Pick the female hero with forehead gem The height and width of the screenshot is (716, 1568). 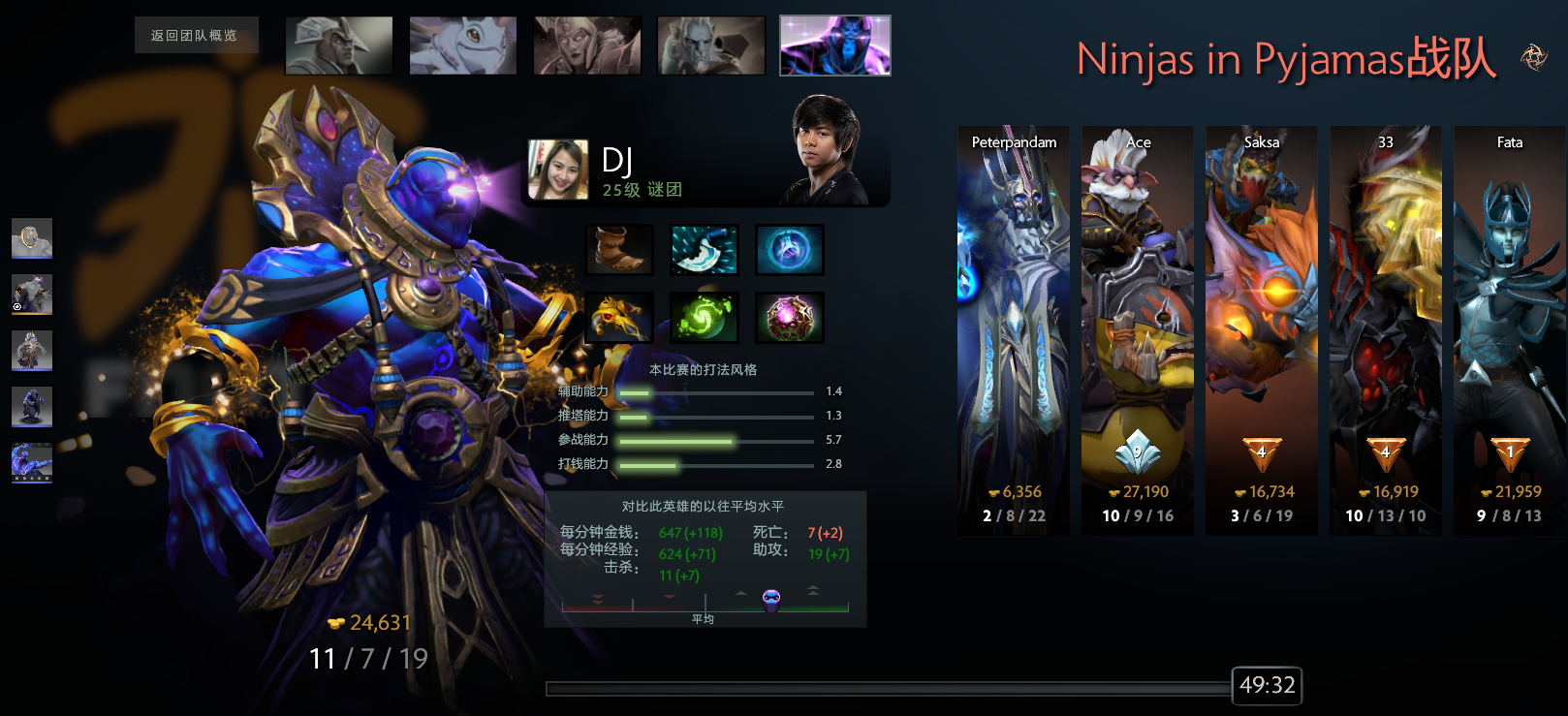pos(587,46)
